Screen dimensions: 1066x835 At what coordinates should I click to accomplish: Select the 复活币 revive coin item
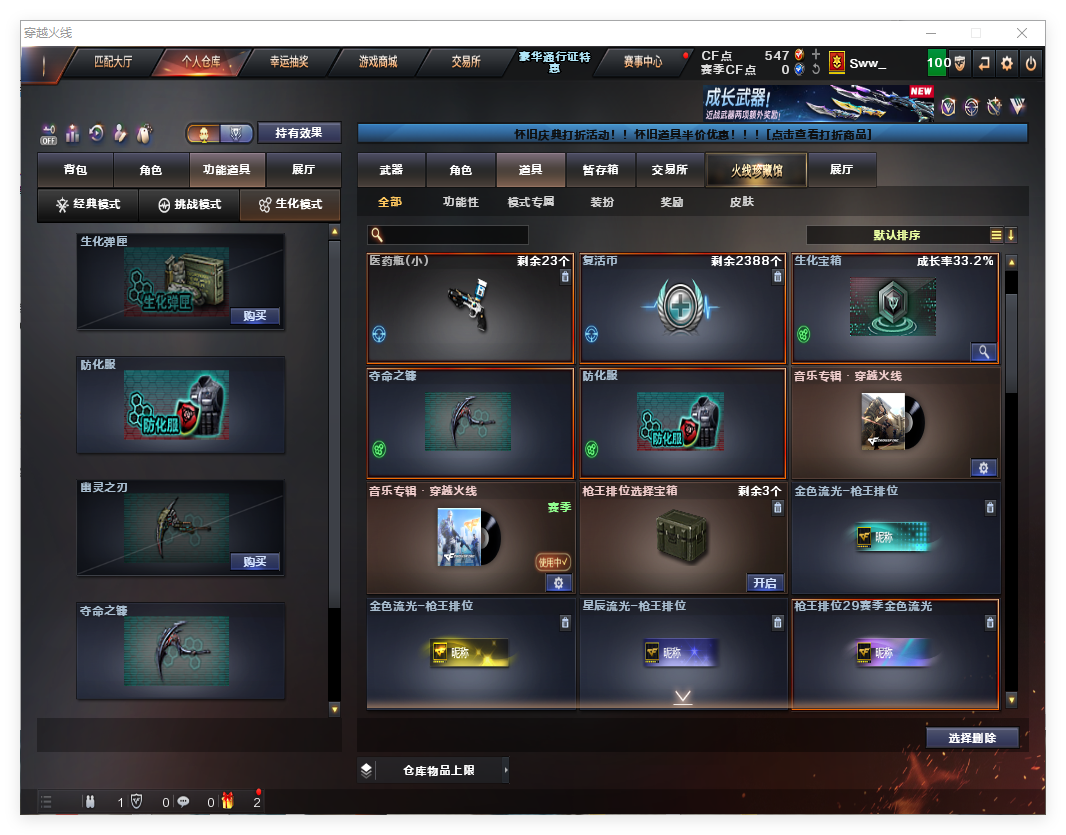click(682, 308)
